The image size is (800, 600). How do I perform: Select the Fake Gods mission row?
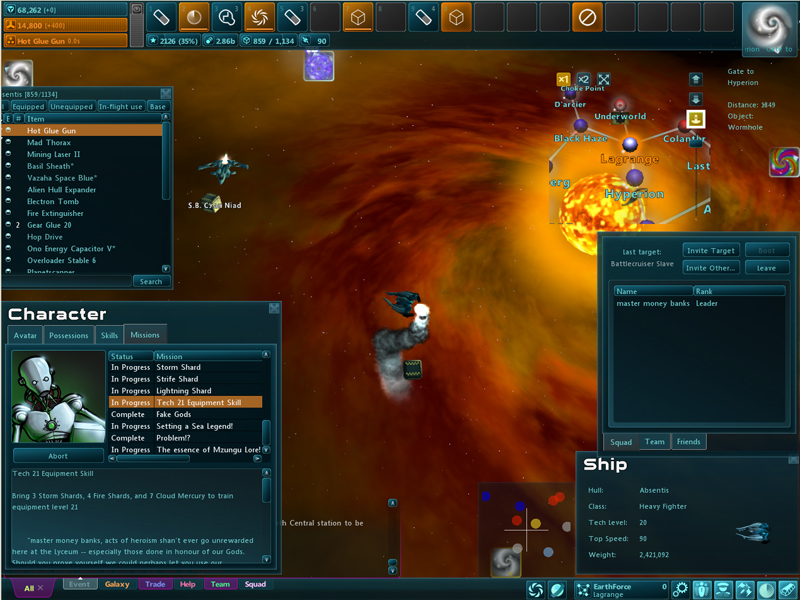point(174,414)
